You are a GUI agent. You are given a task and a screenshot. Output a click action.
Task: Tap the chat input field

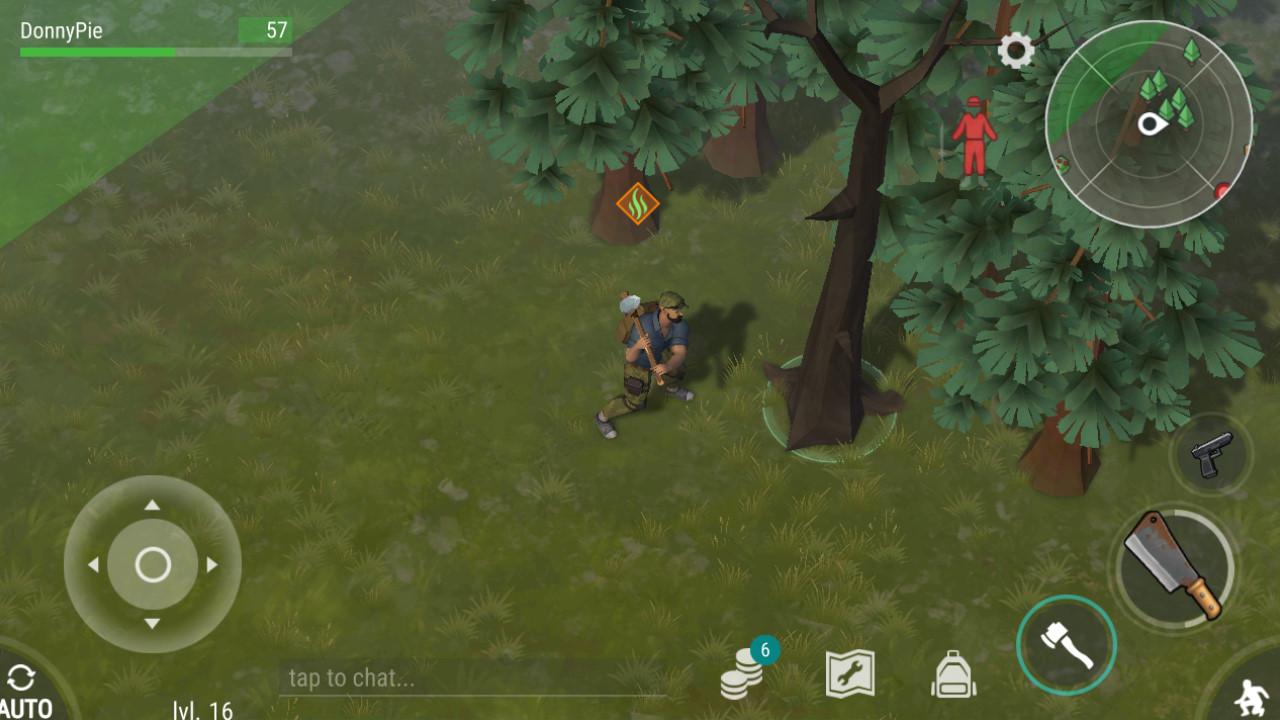point(470,679)
